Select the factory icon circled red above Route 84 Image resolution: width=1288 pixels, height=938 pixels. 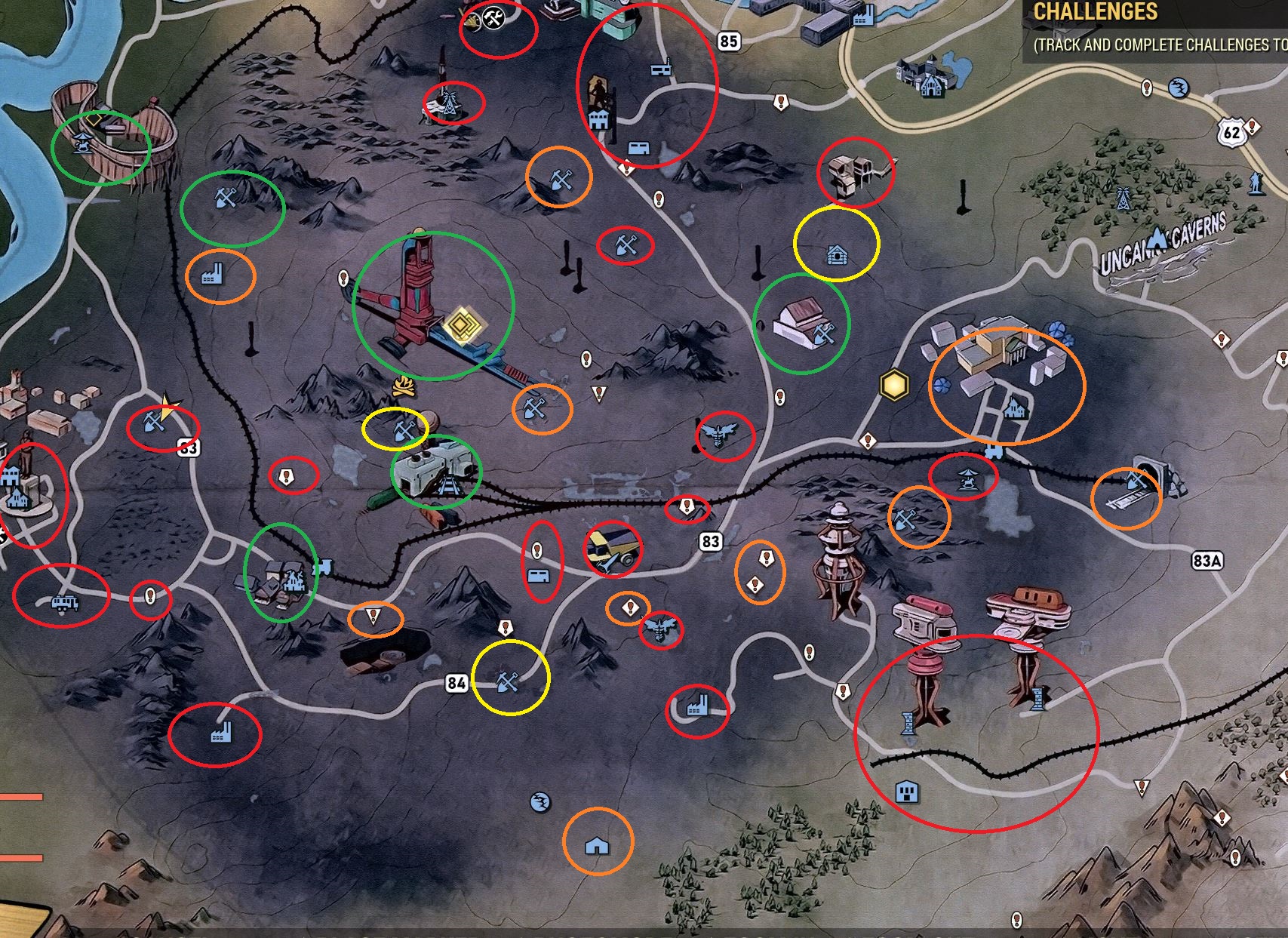[x=696, y=705]
